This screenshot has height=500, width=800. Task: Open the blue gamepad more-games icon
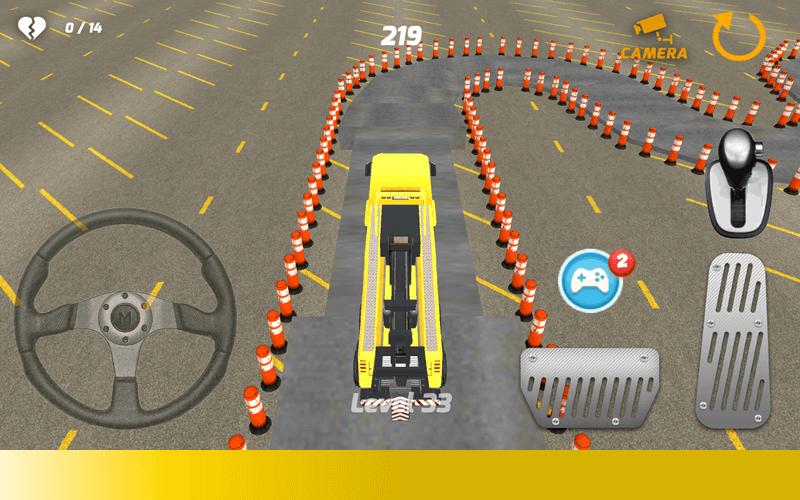[x=591, y=281]
